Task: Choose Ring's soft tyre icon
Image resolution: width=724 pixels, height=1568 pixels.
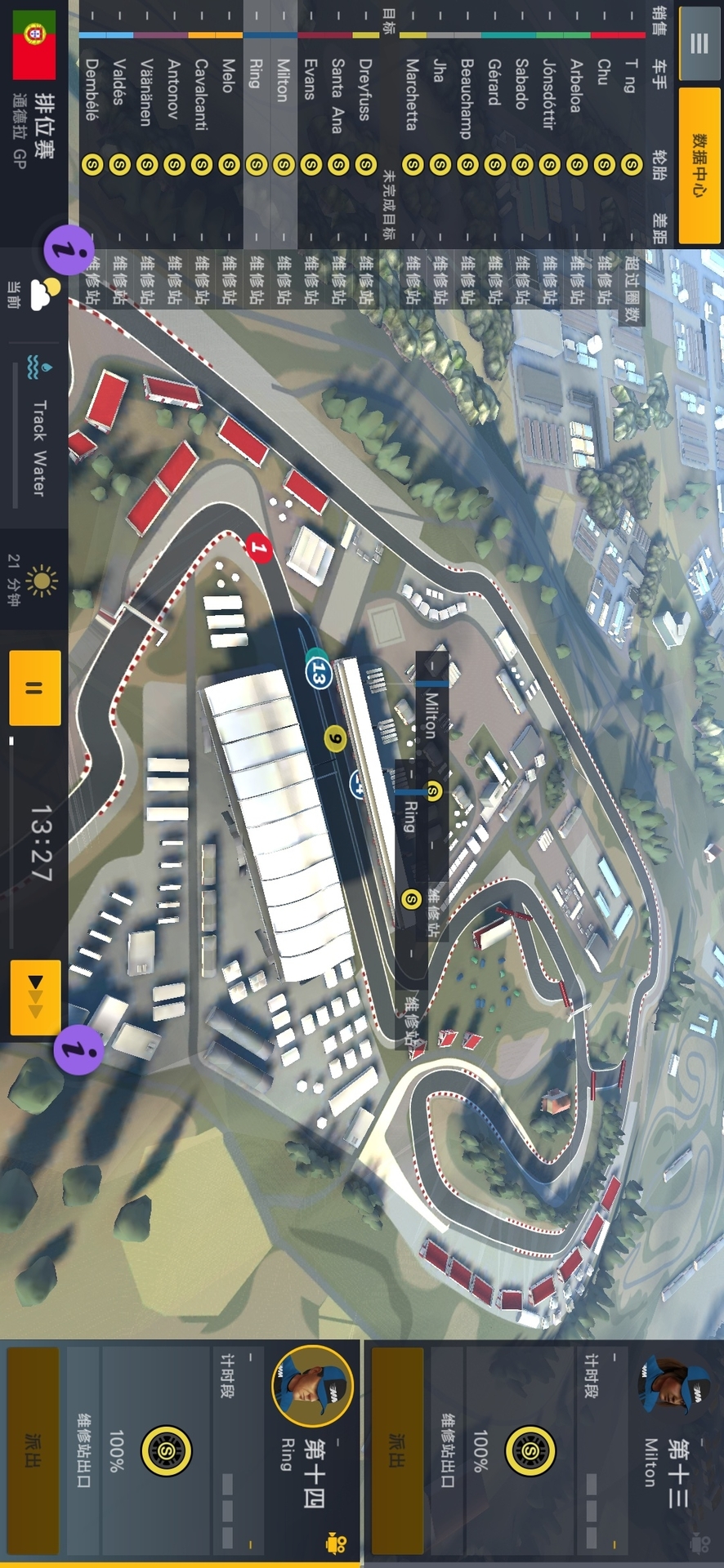Action: (x=166, y=1451)
